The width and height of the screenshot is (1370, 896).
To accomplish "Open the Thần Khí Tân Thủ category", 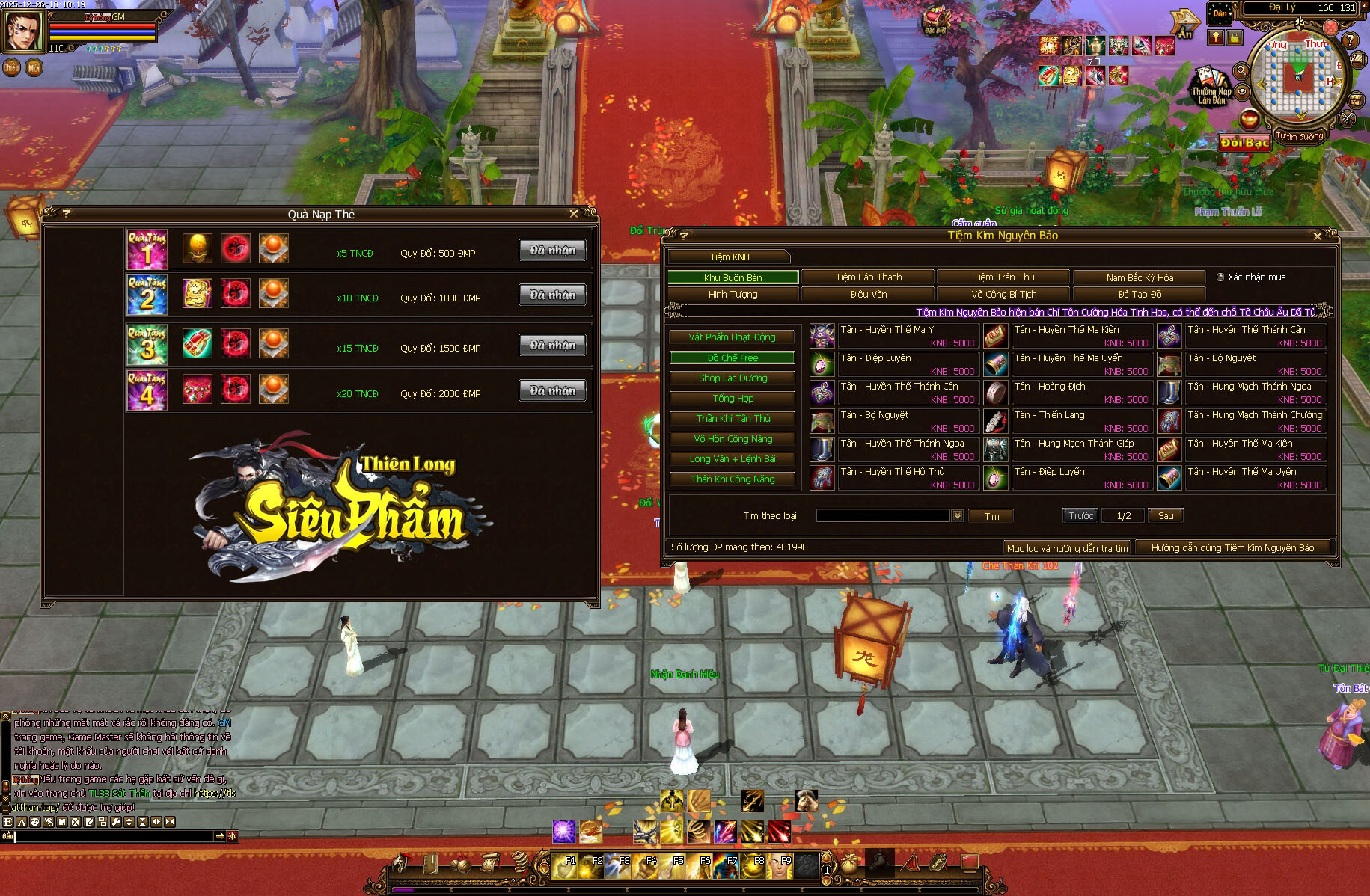I will 732,419.
